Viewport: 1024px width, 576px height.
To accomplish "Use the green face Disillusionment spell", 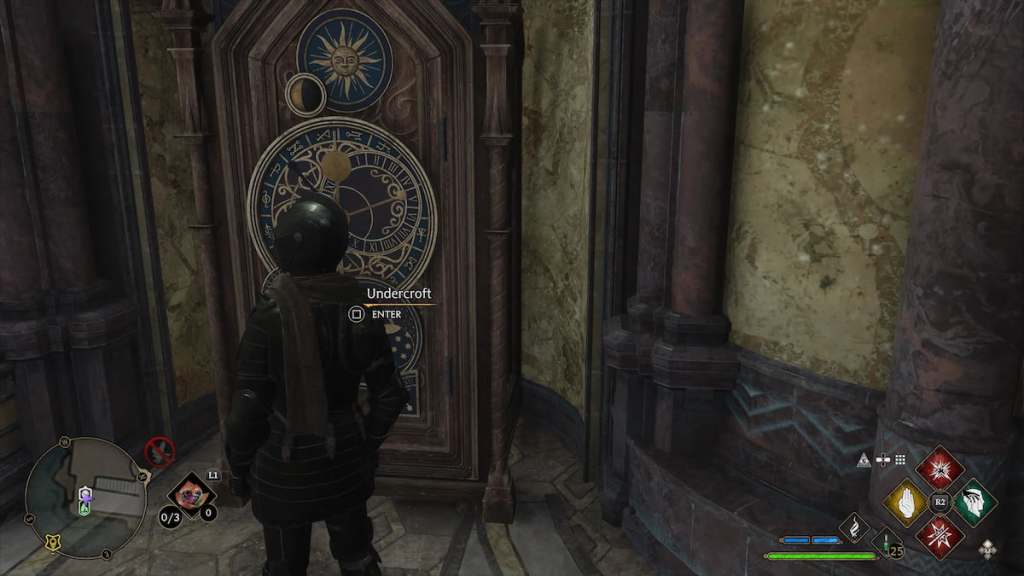I will (973, 501).
